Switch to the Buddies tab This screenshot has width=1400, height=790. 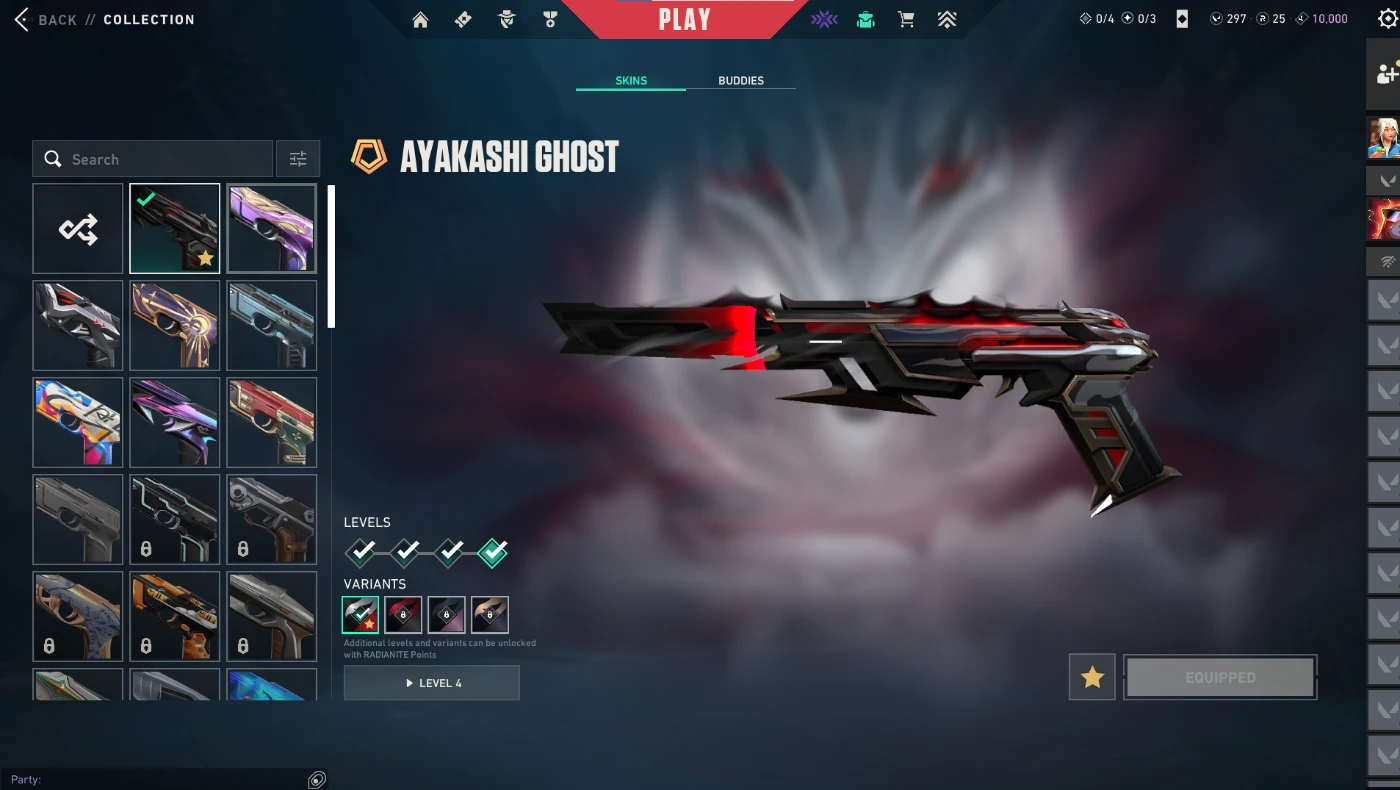(741, 81)
